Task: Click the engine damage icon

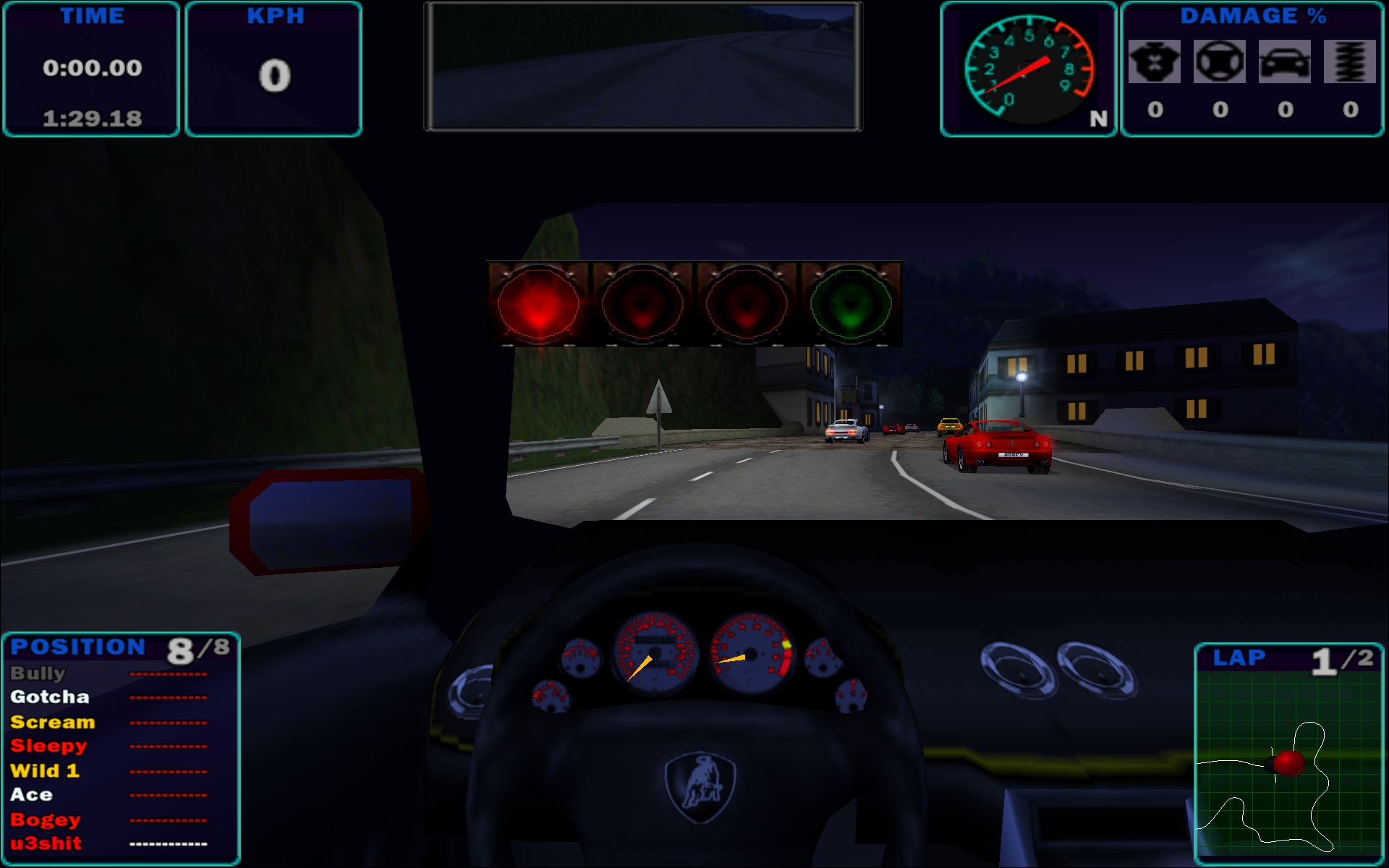Action: click(x=1155, y=62)
